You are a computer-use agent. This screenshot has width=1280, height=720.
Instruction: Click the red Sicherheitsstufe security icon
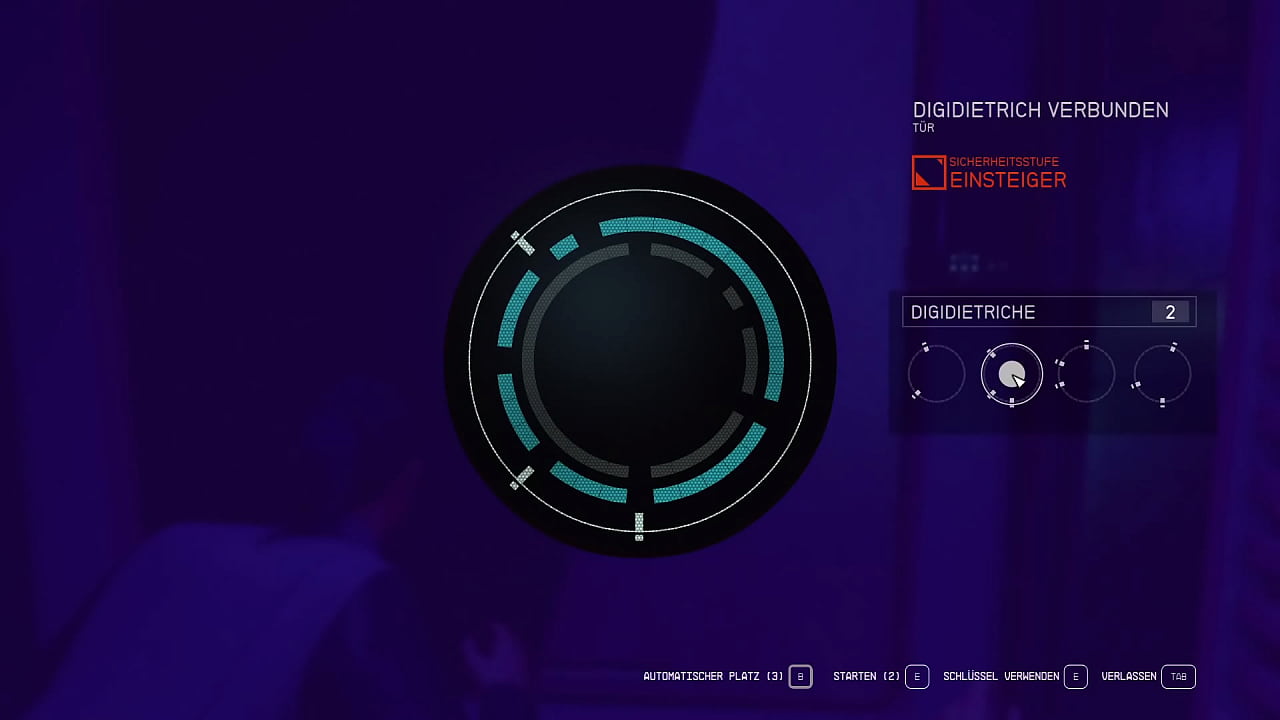tap(928, 172)
